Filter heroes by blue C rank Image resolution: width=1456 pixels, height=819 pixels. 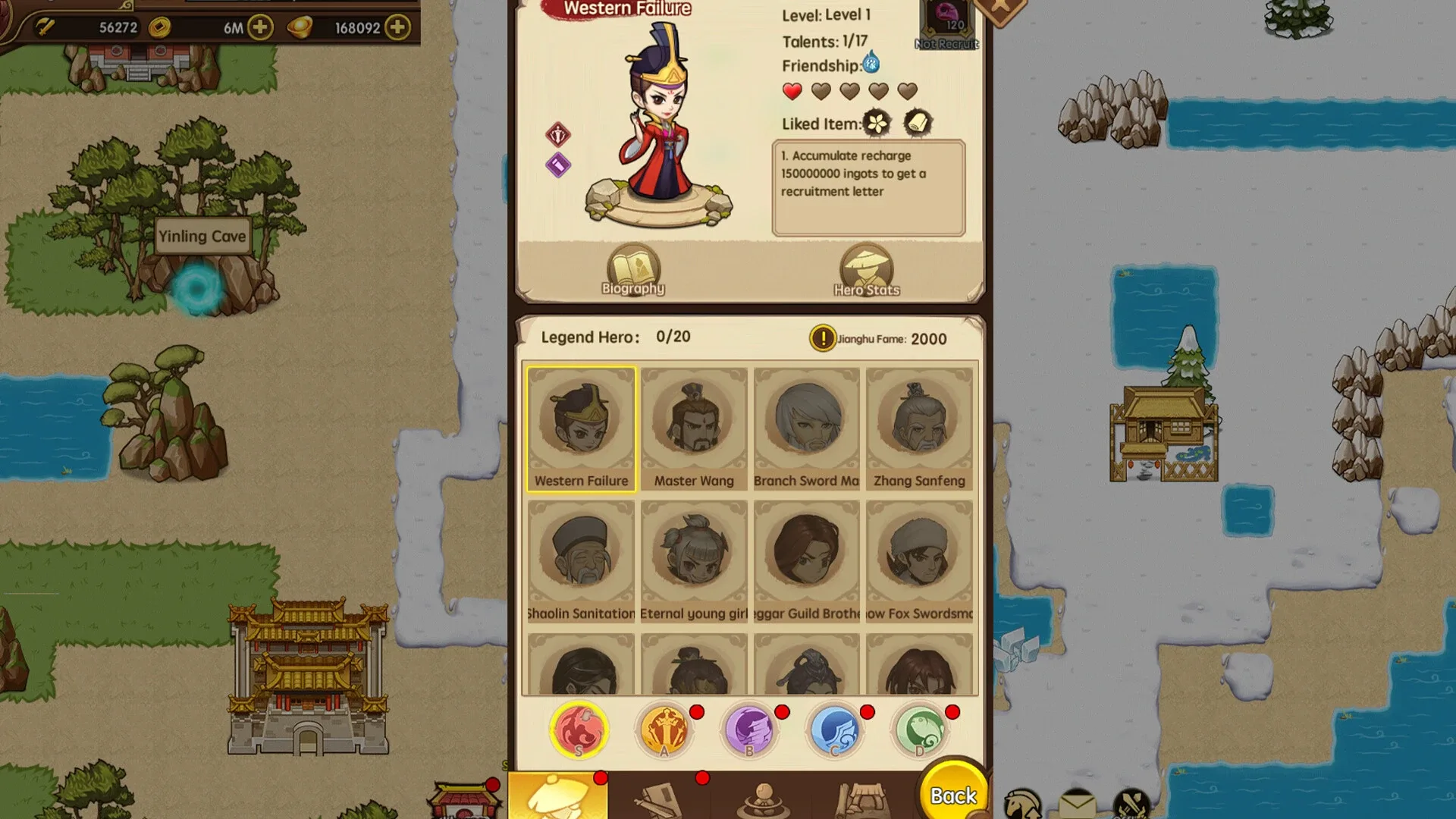[x=835, y=730]
